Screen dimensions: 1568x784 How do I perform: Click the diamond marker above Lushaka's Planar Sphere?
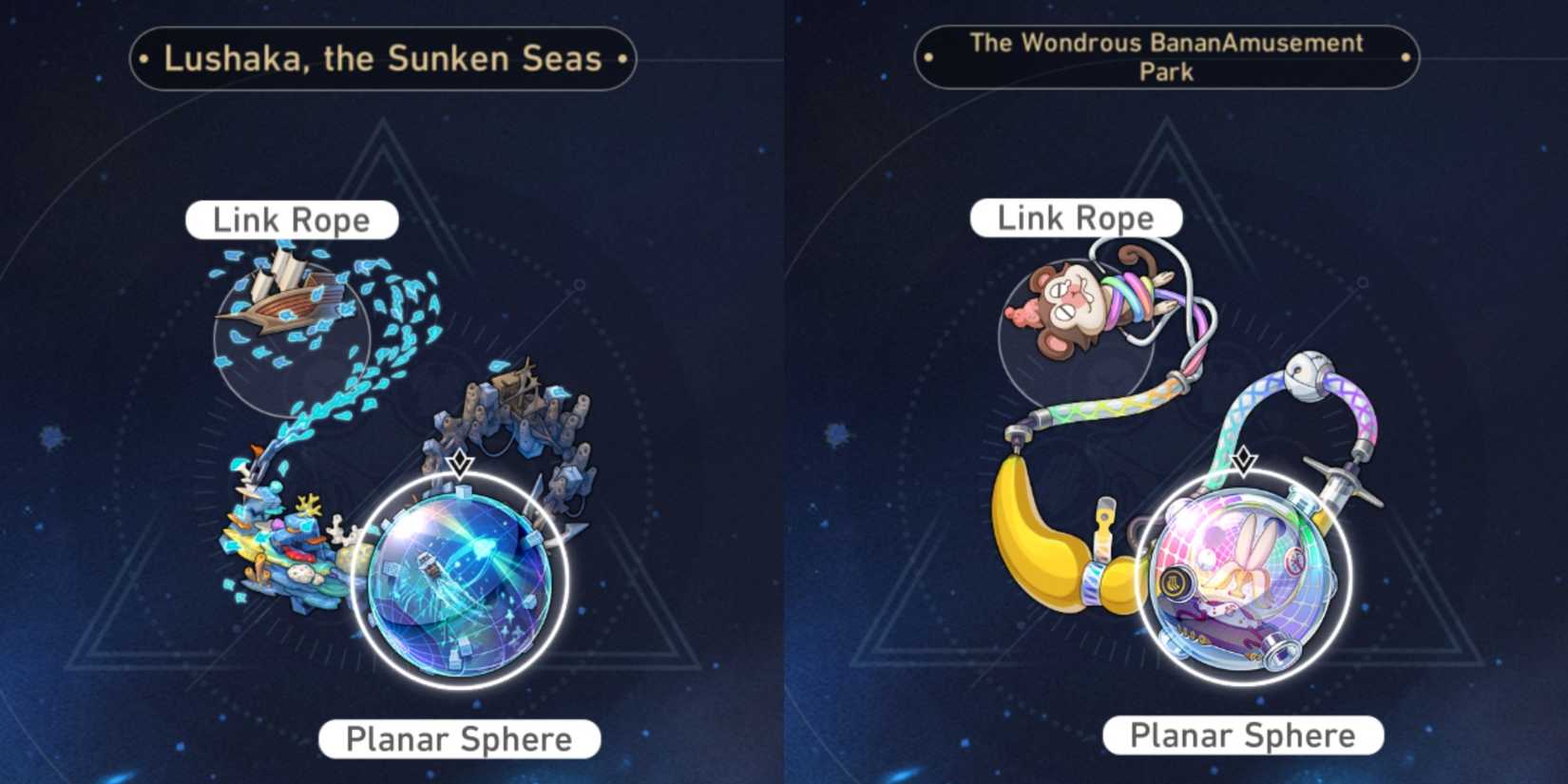461,463
